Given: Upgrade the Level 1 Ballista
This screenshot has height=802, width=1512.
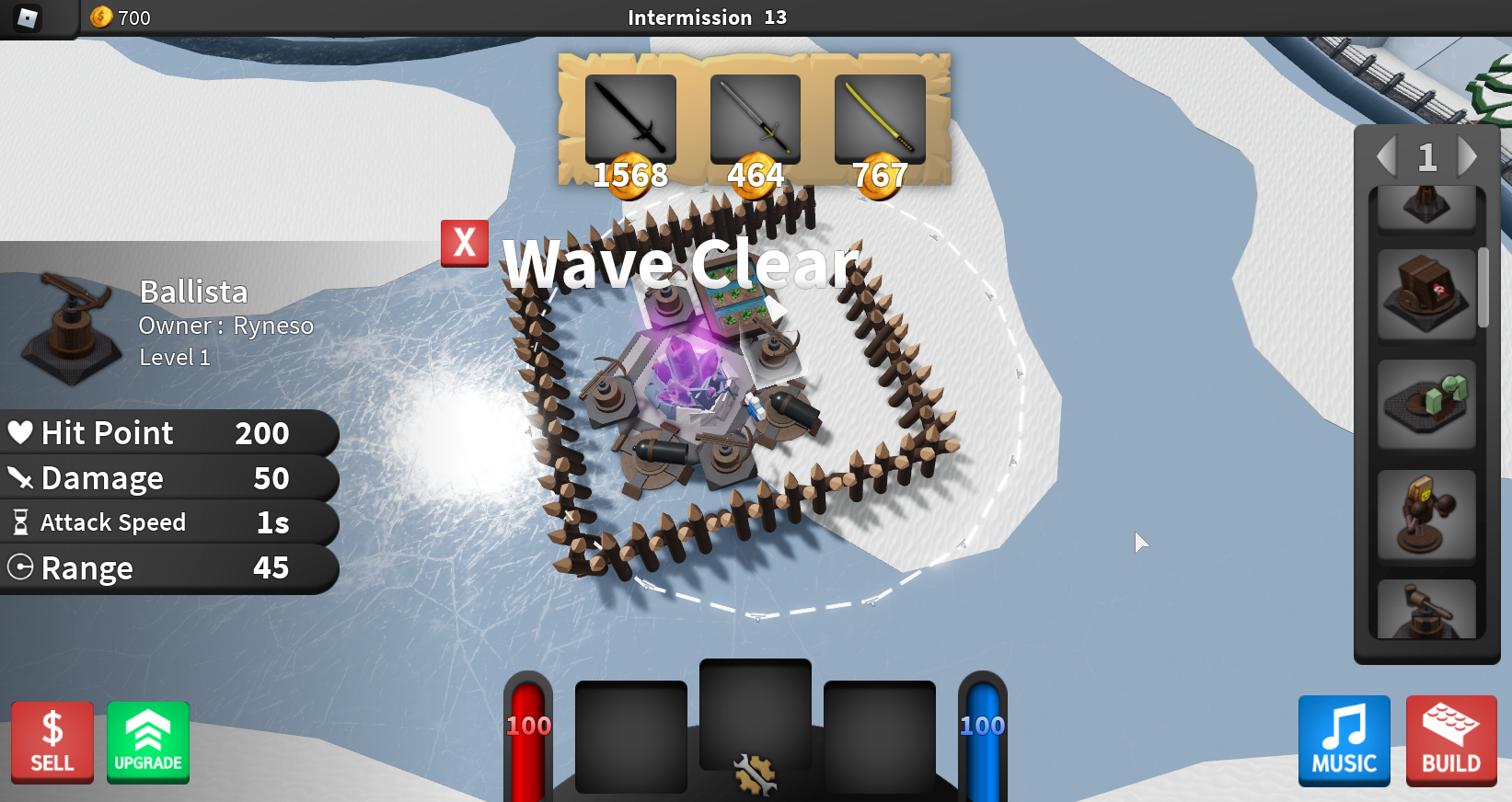Looking at the screenshot, I should click(147, 742).
